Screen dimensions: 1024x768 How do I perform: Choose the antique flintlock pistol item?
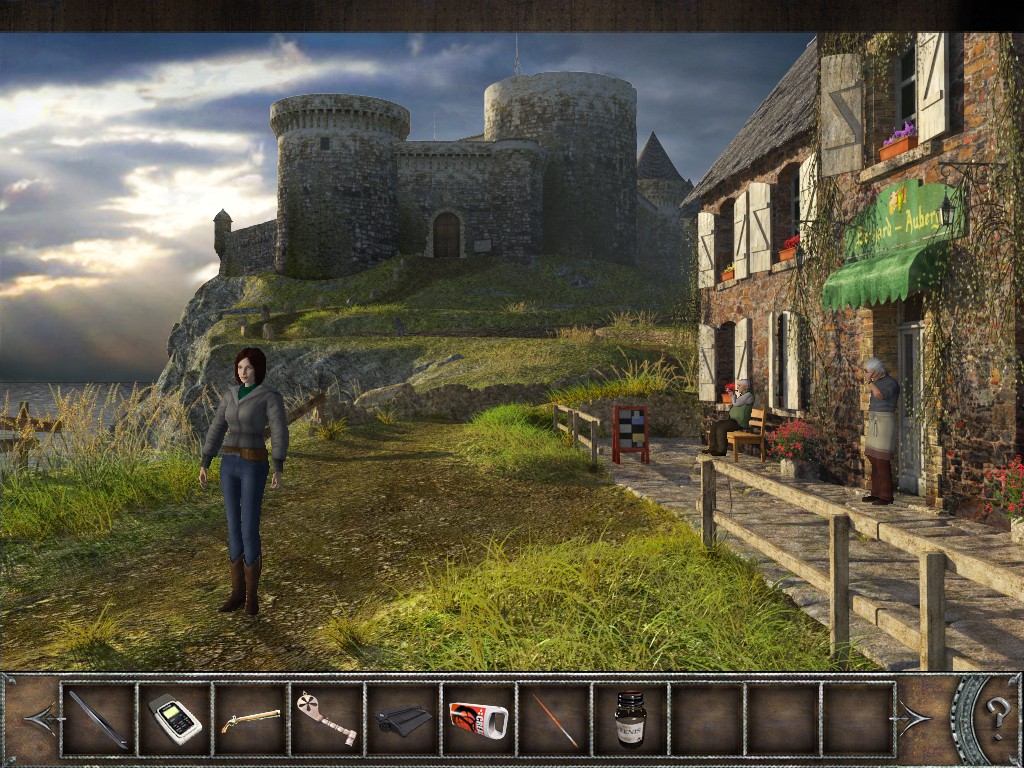point(251,719)
